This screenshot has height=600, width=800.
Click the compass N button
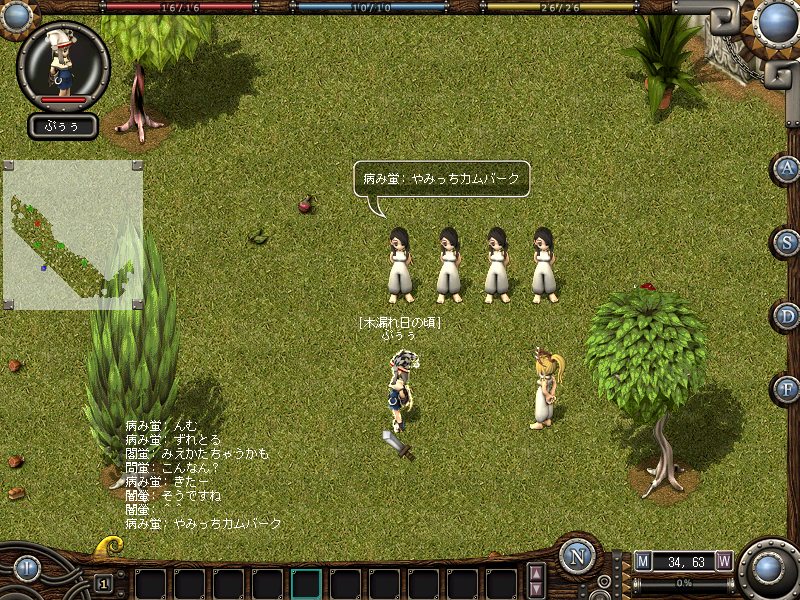point(577,557)
